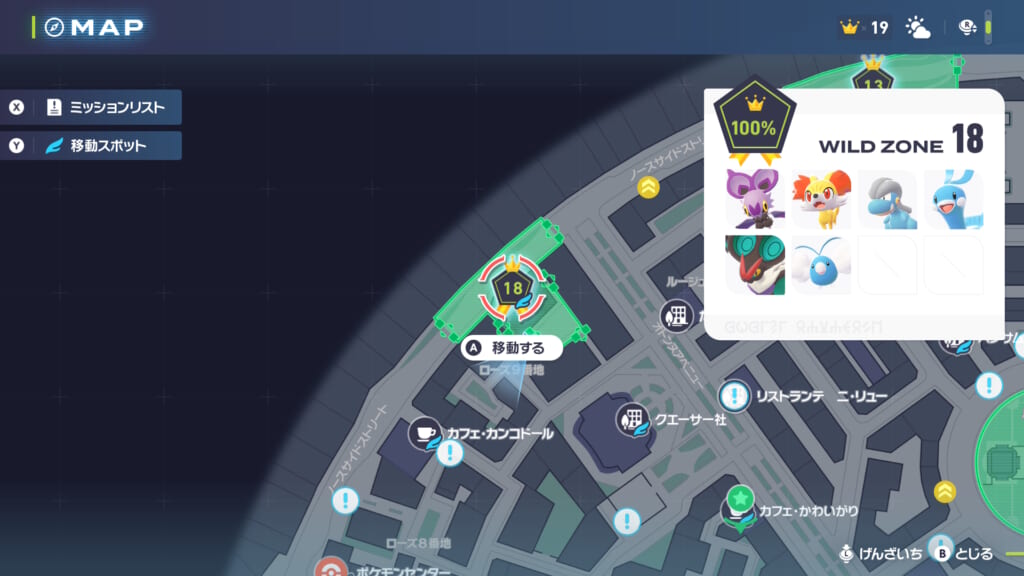Select the Fennekin thumbnail in Wild Zone panel
The image size is (1024, 576).
821,199
